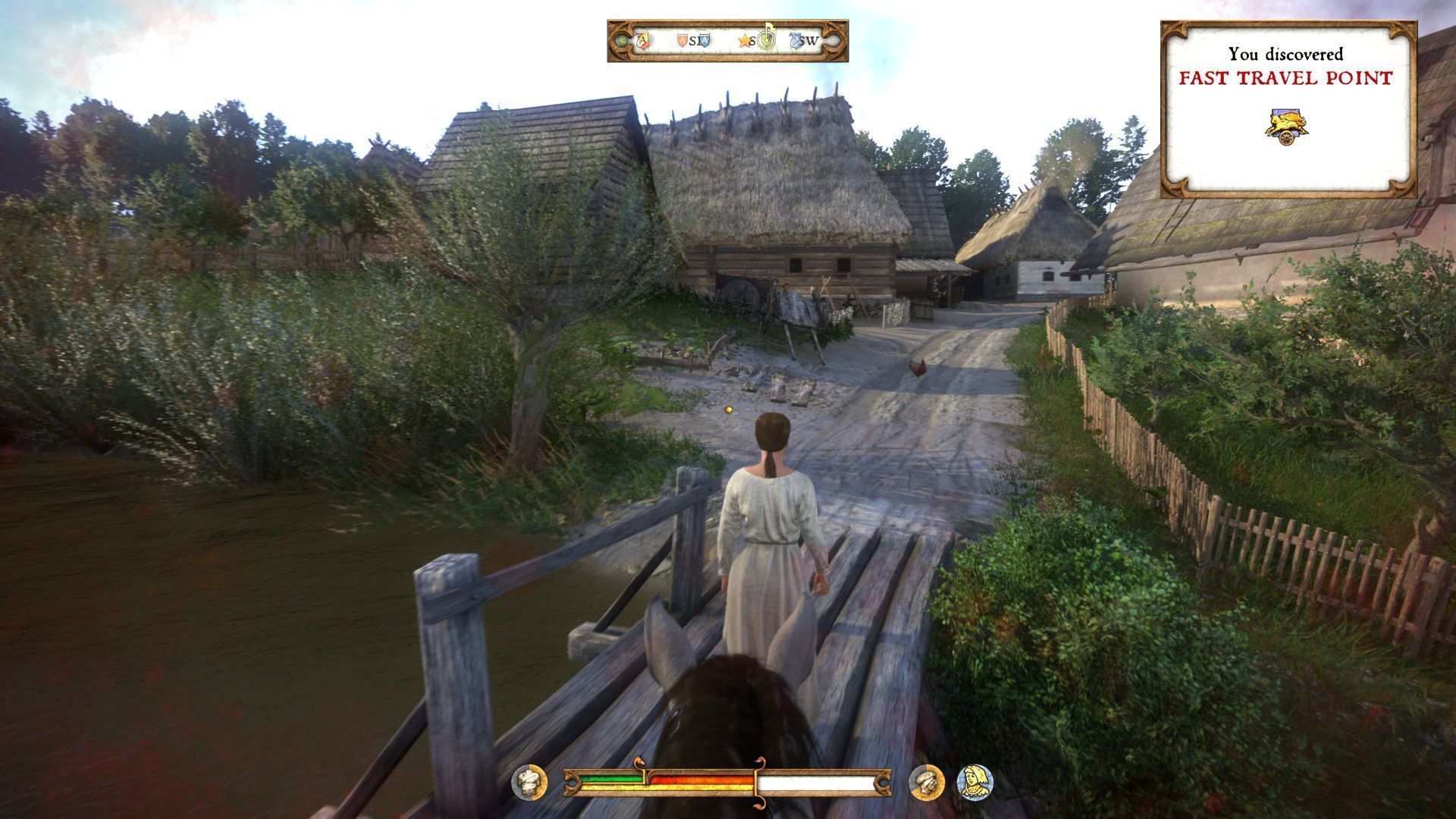The height and width of the screenshot is (819, 1456).
Task: Click the gold star marker on compass
Action: point(744,41)
